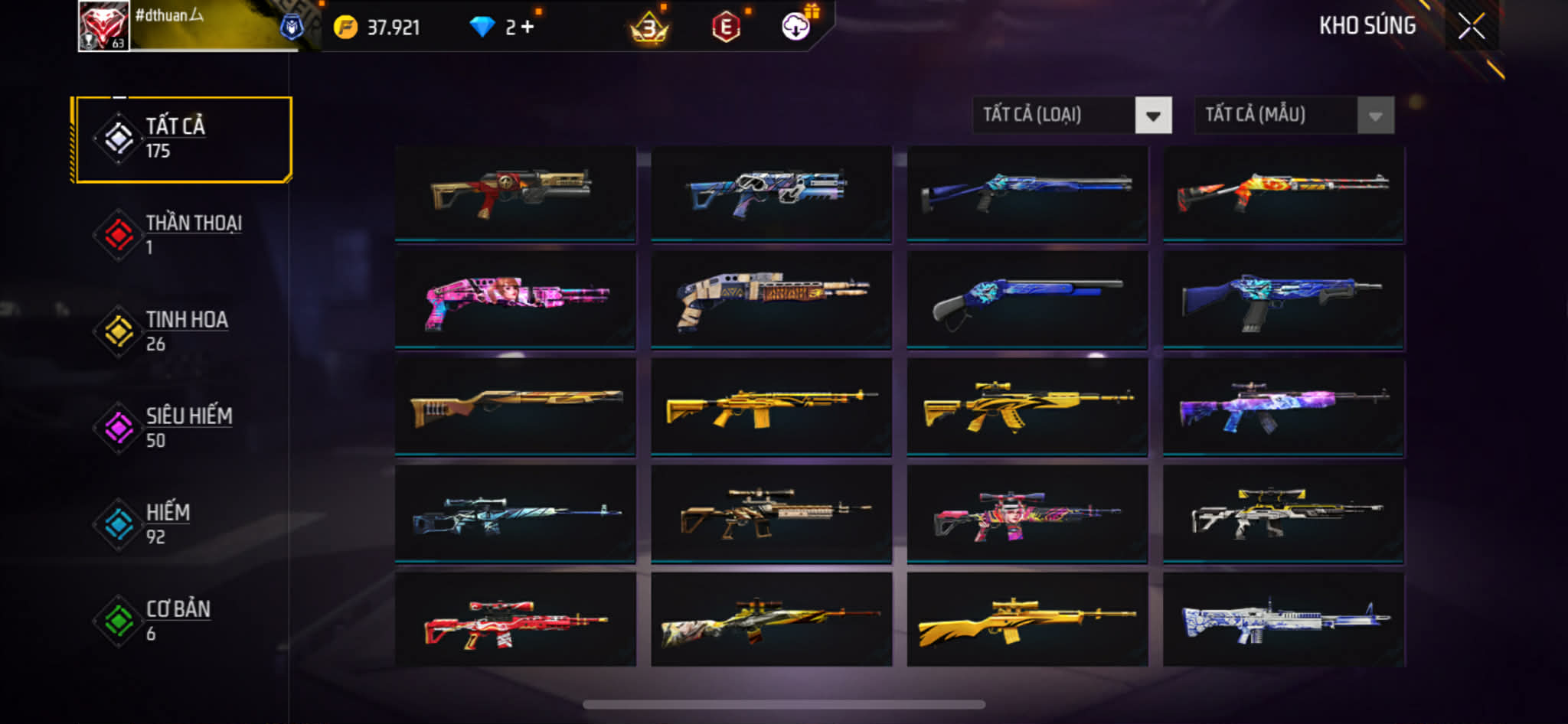The image size is (1568, 724).
Task: Choose the blue lever-action shotgun with grey stock
Action: click(1027, 300)
